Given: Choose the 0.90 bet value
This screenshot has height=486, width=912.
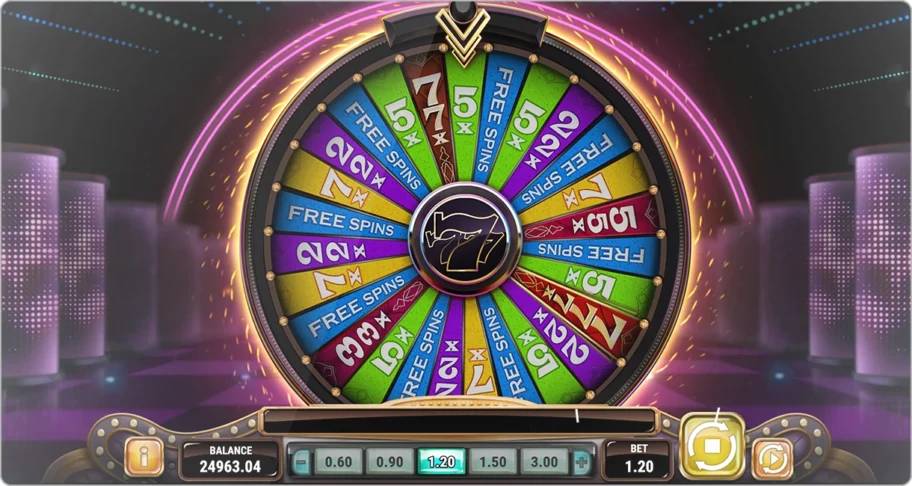Looking at the screenshot, I should (390, 461).
